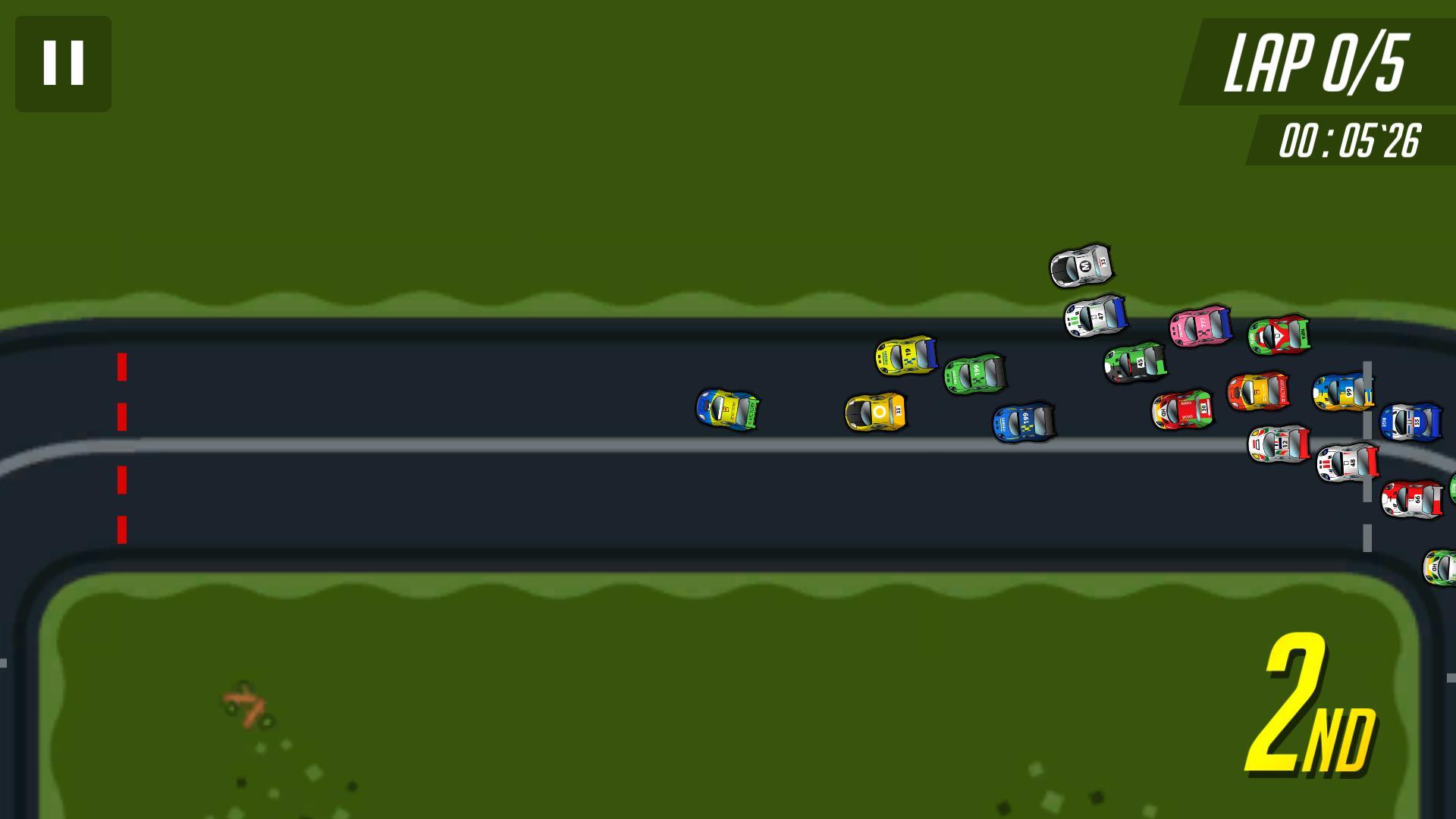Select the orange yellow VICTORY car
Screen dimensions: 1456x819
[1259, 389]
